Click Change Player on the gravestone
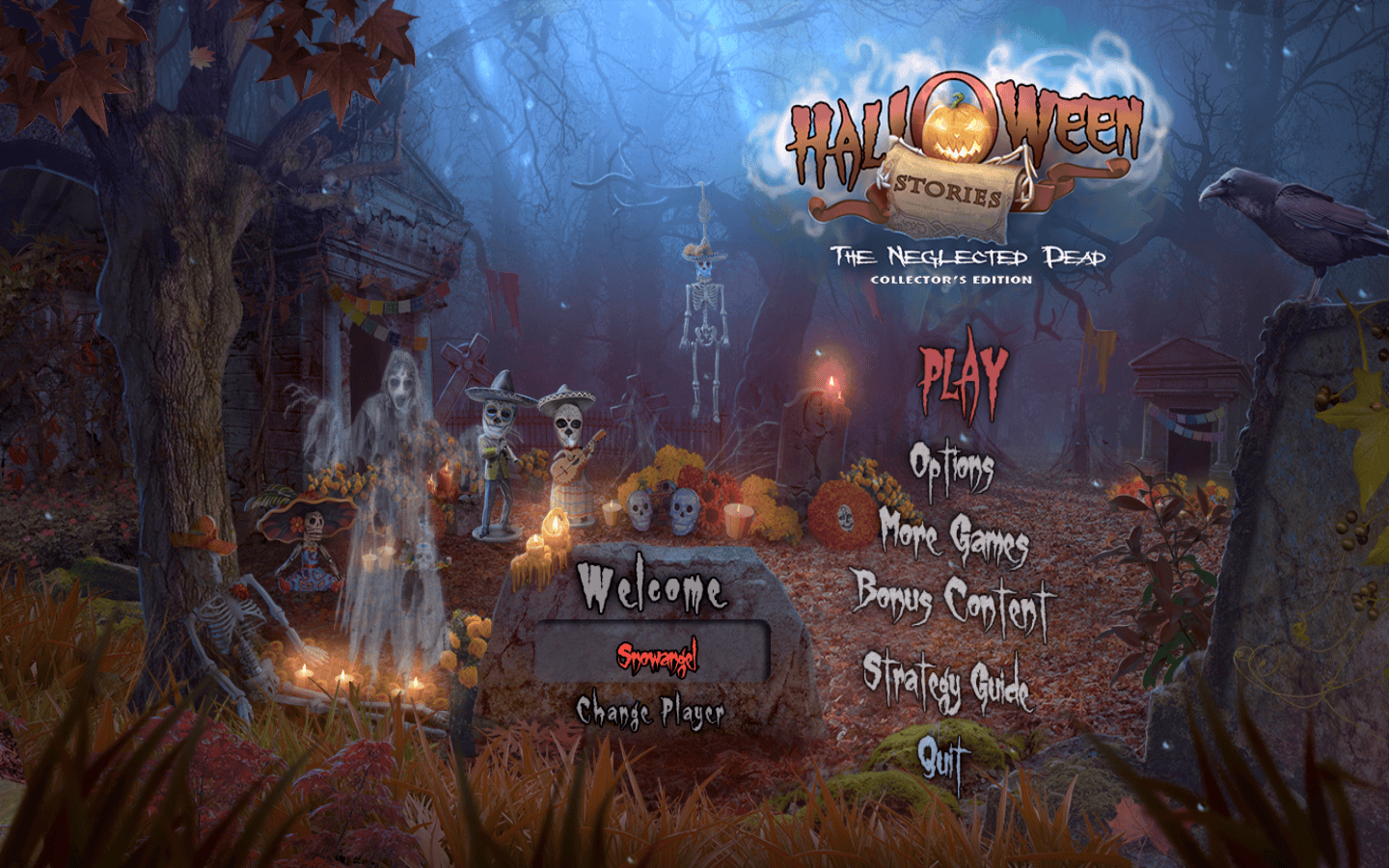This screenshot has width=1389, height=868. [651, 713]
